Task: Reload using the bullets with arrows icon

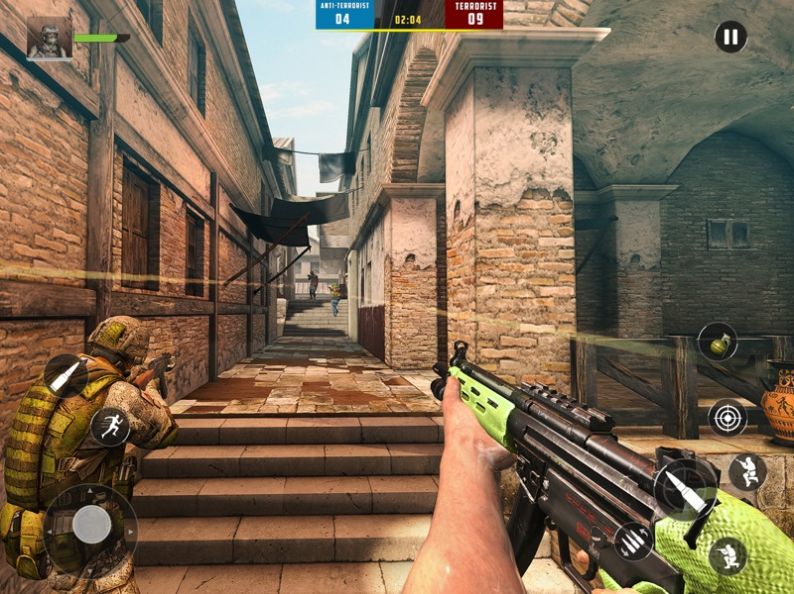Action: coord(632,541)
